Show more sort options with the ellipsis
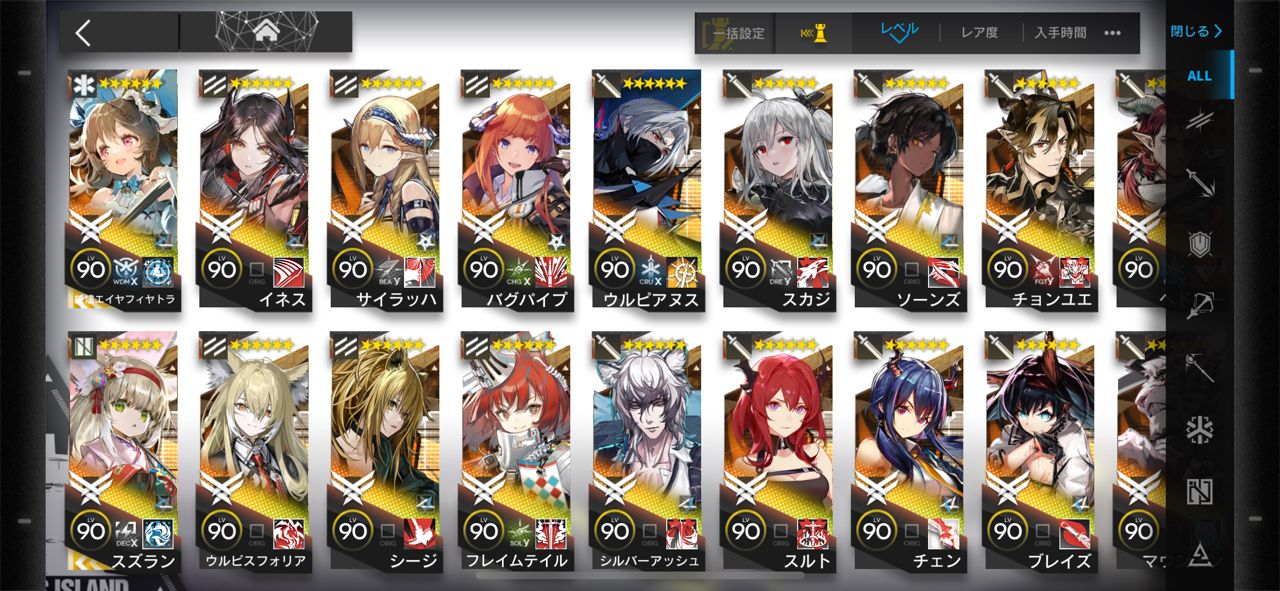Screen dimensions: 1280x591 click(1112, 33)
